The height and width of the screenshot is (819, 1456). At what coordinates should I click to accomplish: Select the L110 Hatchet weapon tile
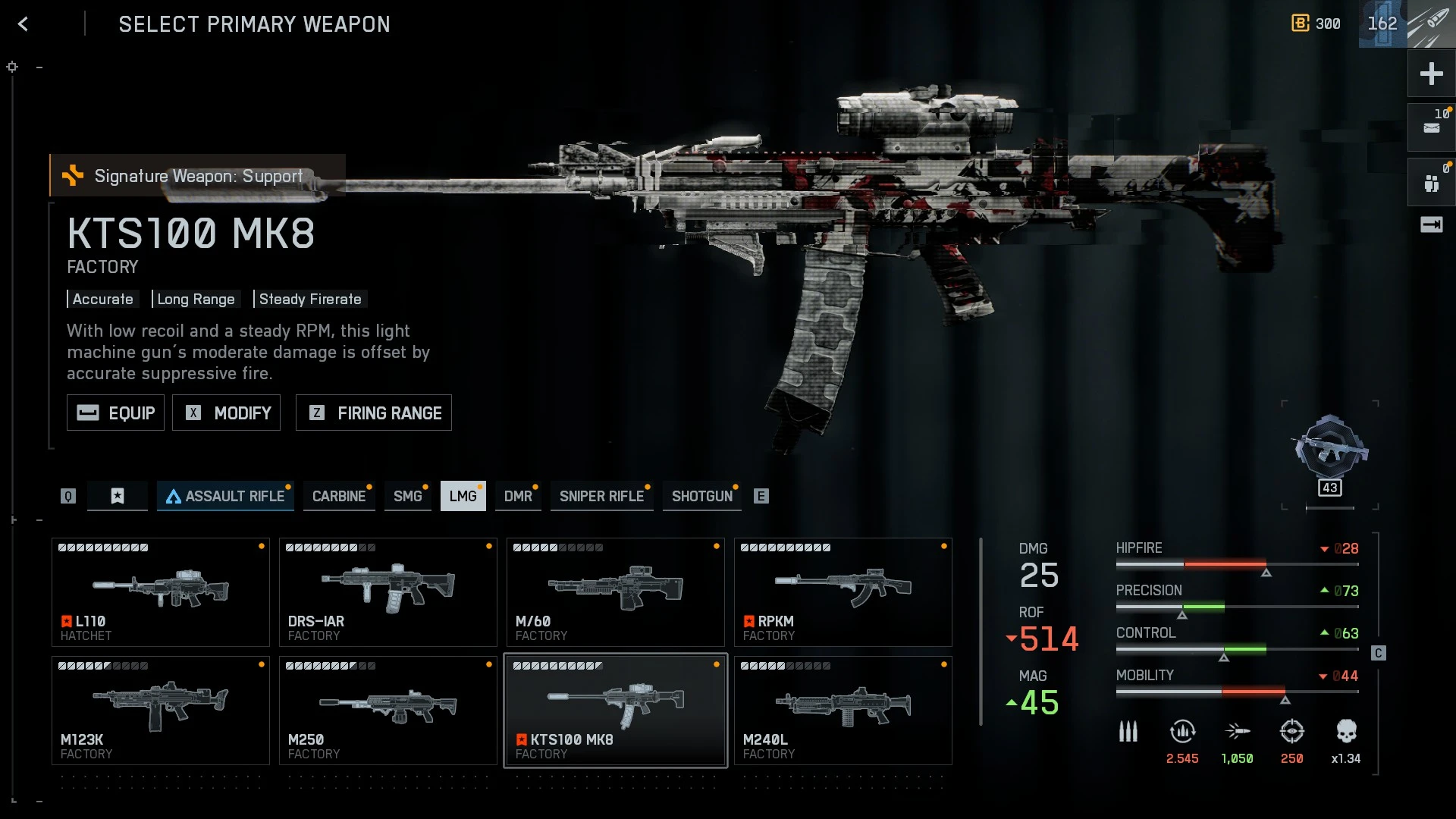pos(161,592)
